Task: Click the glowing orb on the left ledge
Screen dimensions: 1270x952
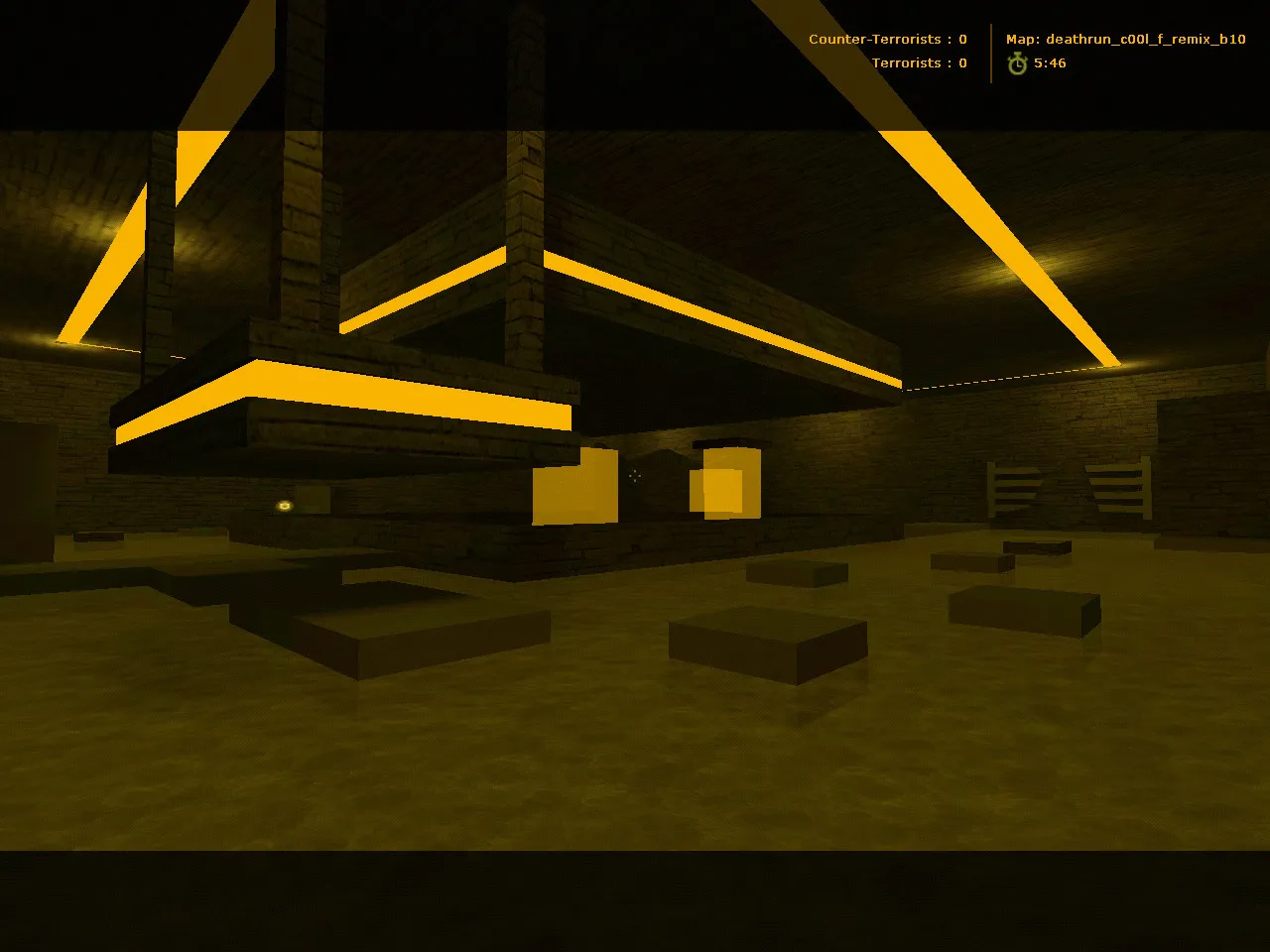Action: pyautogui.click(x=283, y=506)
